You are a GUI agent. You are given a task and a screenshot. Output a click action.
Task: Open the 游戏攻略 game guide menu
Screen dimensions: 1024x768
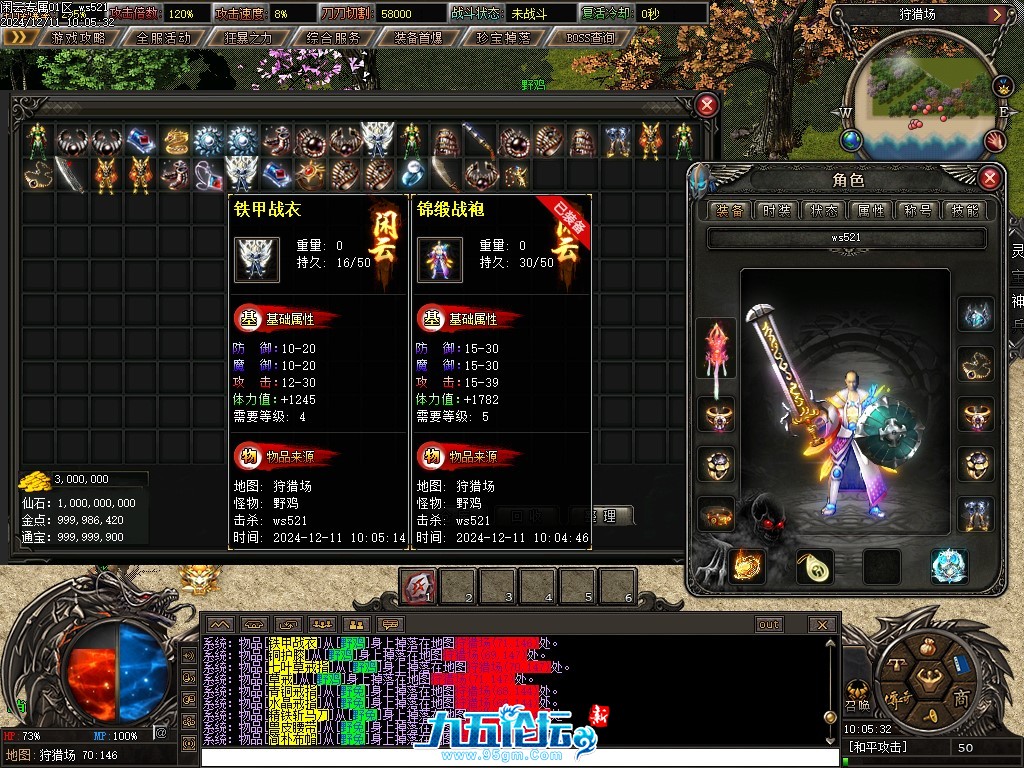click(76, 37)
